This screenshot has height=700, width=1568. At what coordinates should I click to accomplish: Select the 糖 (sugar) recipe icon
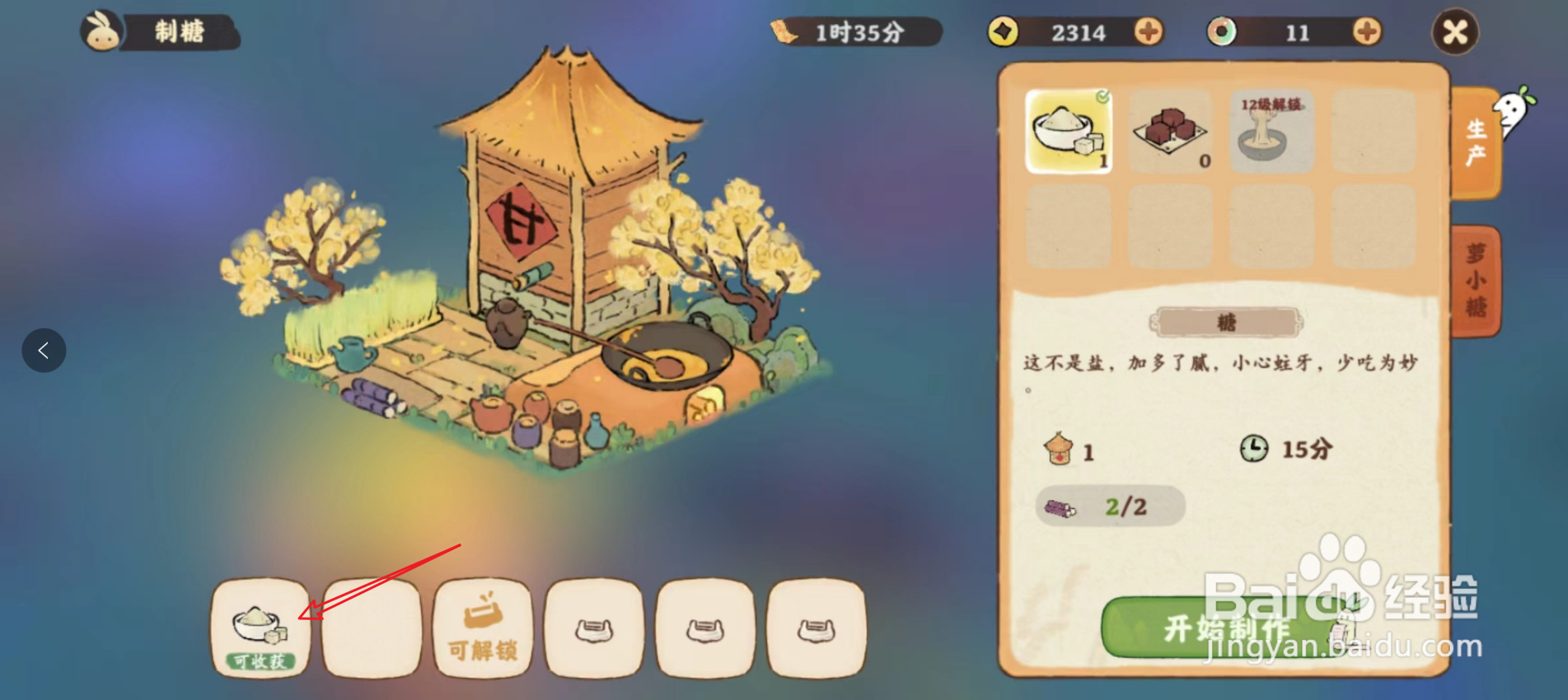(1067, 133)
